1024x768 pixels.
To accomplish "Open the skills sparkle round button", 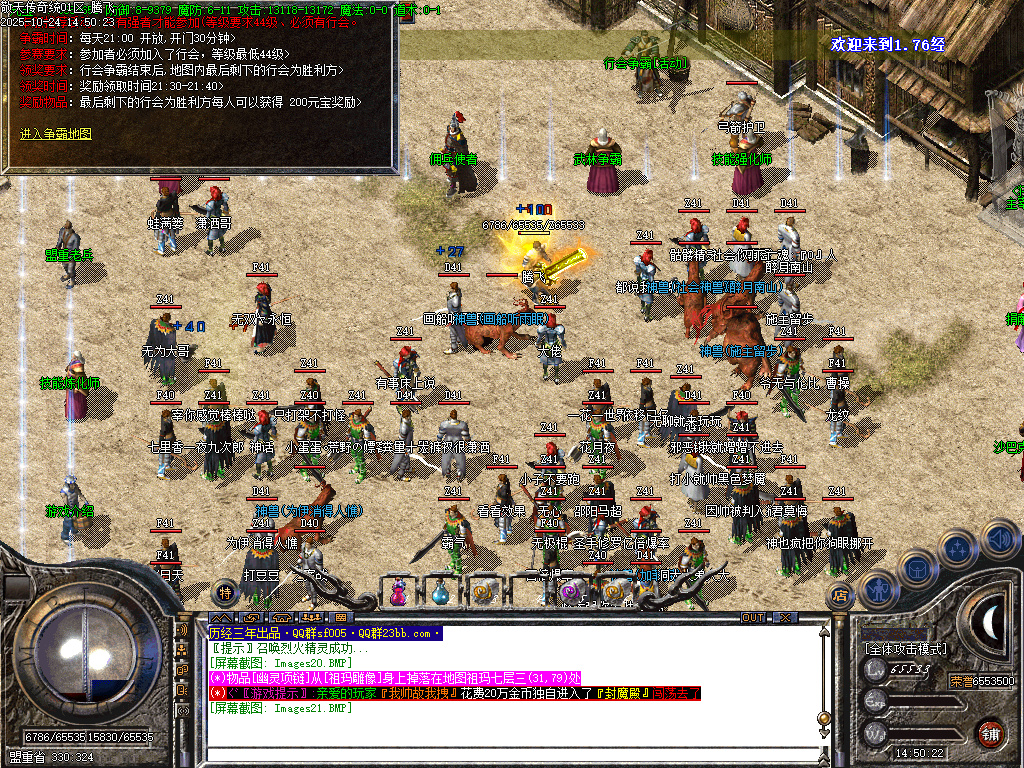I will click(x=957, y=548).
